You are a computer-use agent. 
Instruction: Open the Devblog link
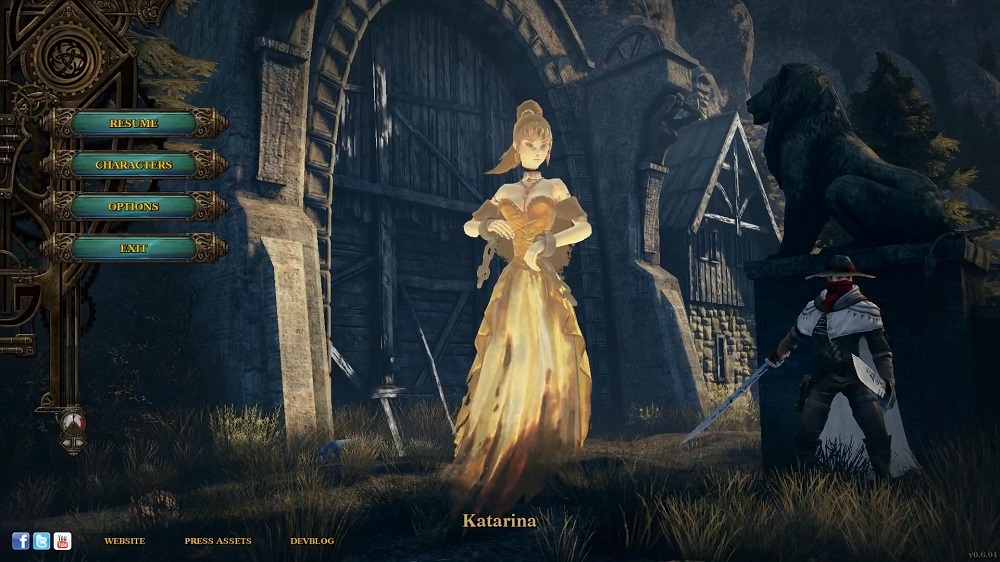[311, 541]
